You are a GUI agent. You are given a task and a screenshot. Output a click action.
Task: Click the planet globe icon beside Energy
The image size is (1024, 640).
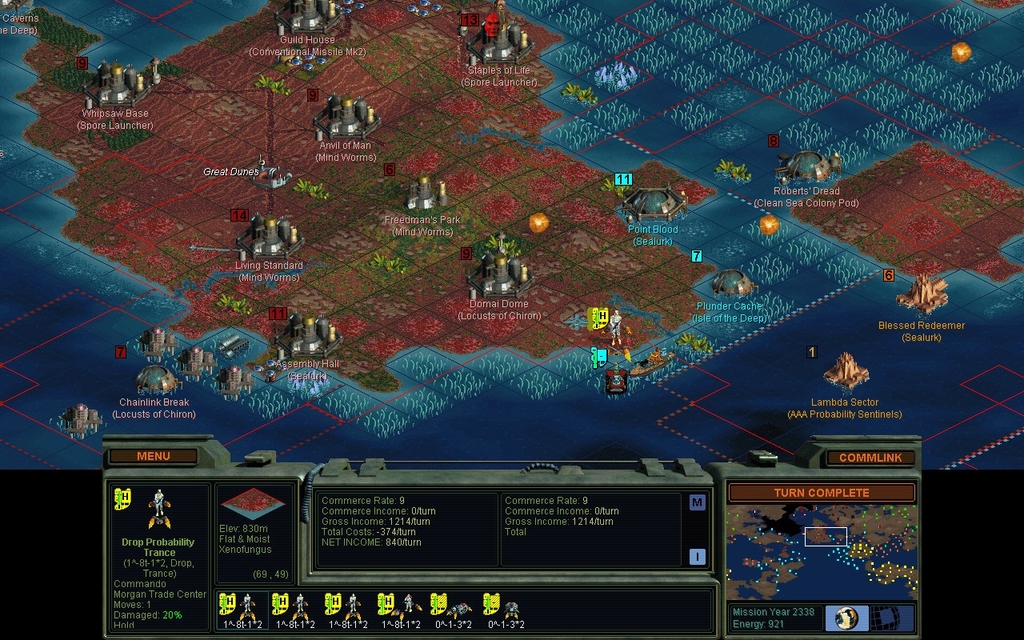(847, 617)
